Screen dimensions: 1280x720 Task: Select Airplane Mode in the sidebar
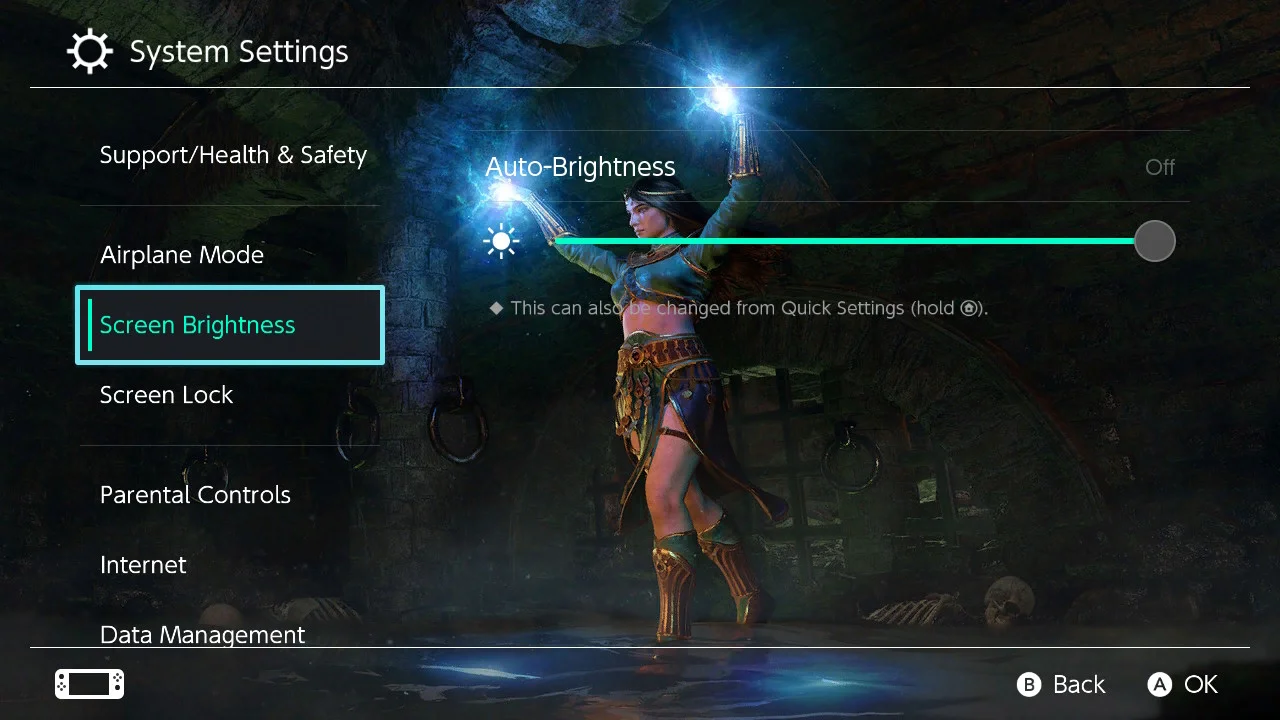pyautogui.click(x=182, y=255)
